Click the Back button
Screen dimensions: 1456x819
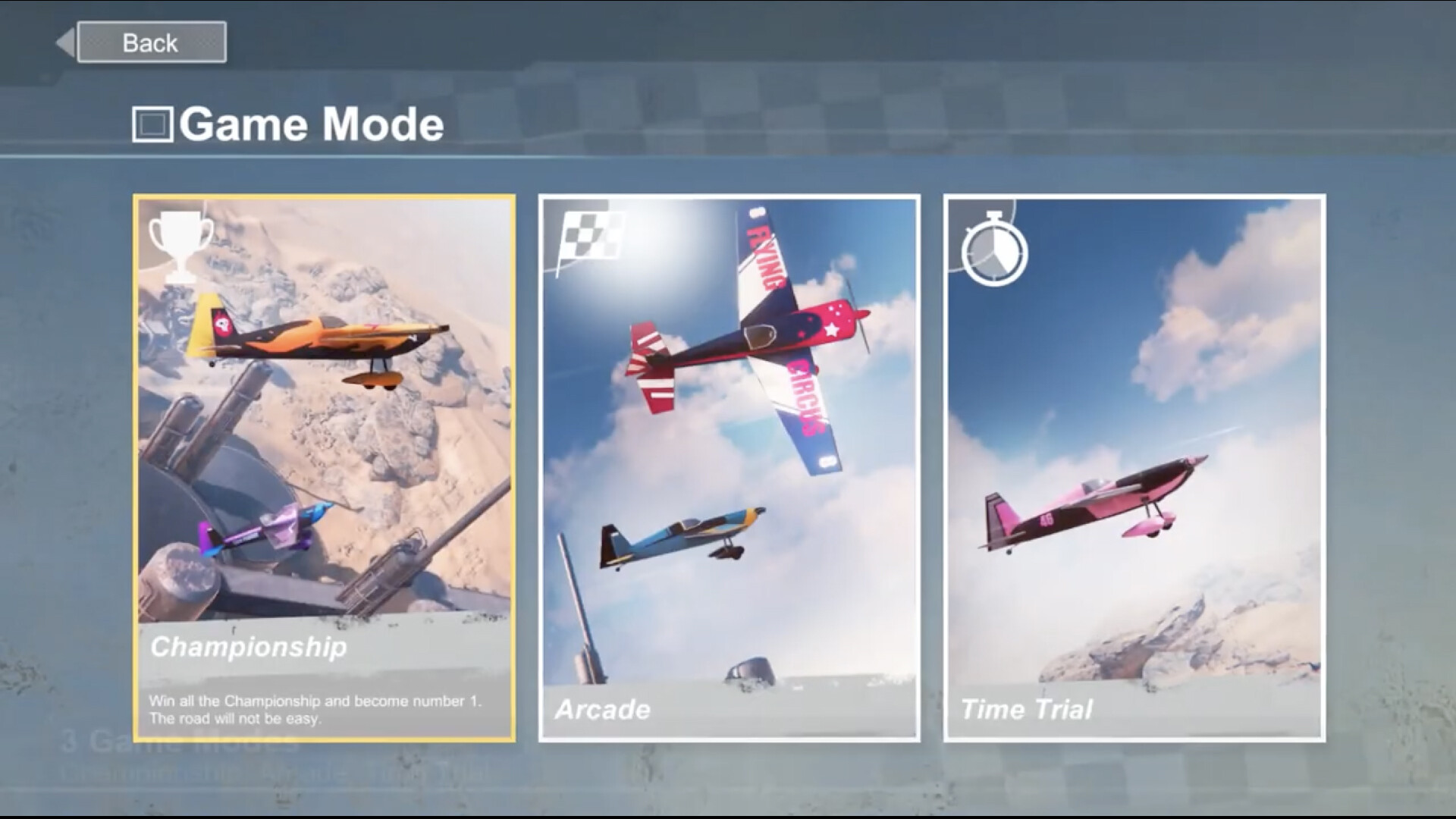click(149, 42)
